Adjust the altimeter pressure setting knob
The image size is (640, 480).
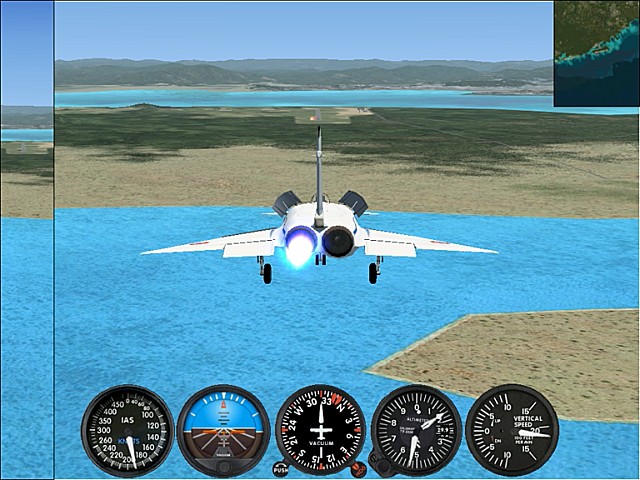(378, 462)
